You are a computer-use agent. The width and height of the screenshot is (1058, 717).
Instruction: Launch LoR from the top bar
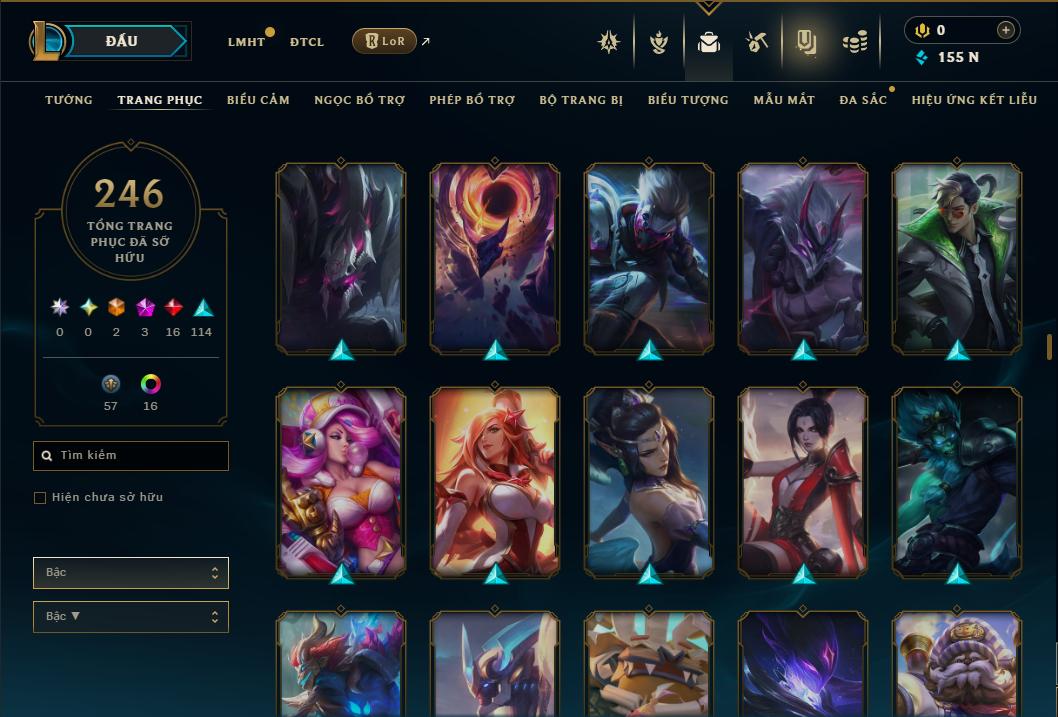(384, 41)
